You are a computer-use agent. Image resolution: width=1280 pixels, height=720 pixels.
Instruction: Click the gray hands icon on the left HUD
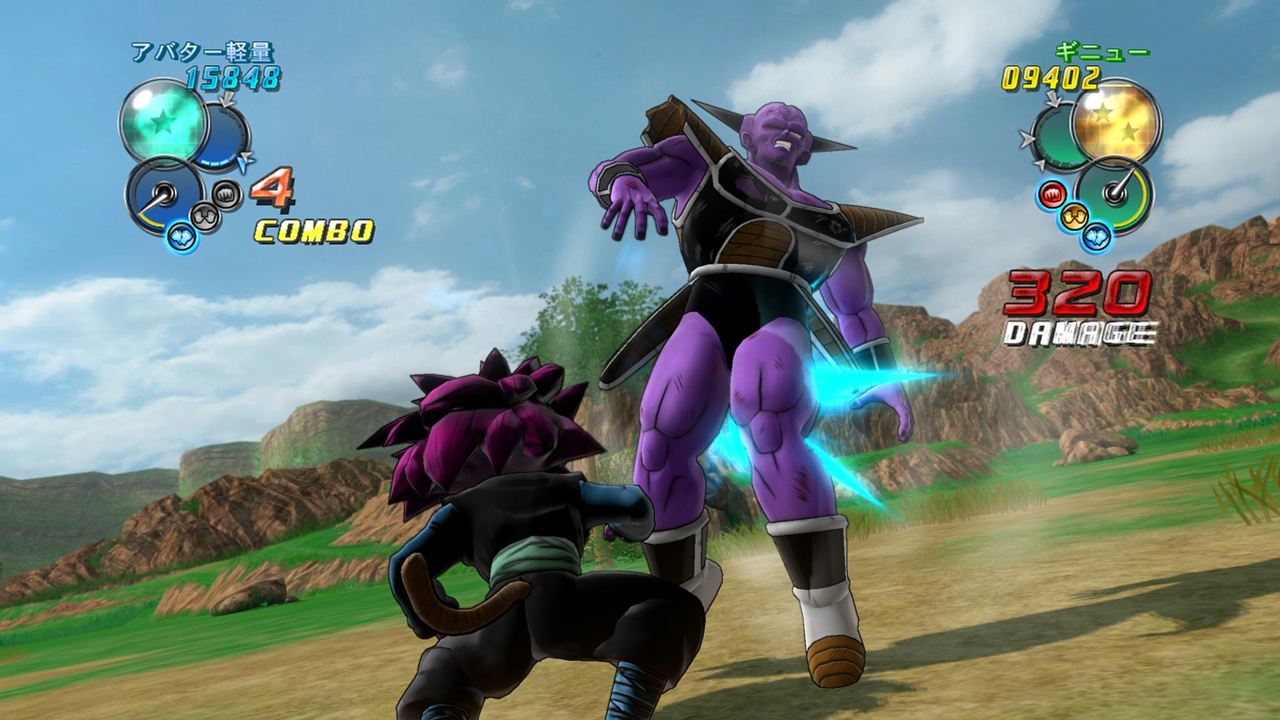click(x=204, y=217)
